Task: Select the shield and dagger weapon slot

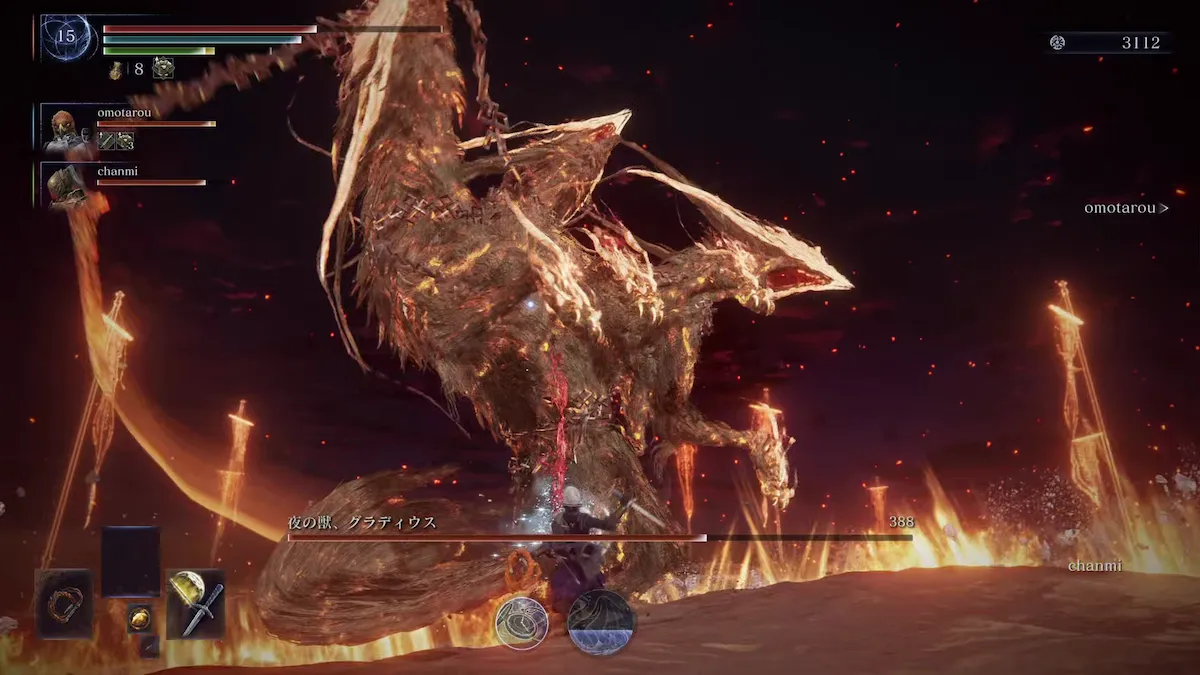Action: click(195, 603)
